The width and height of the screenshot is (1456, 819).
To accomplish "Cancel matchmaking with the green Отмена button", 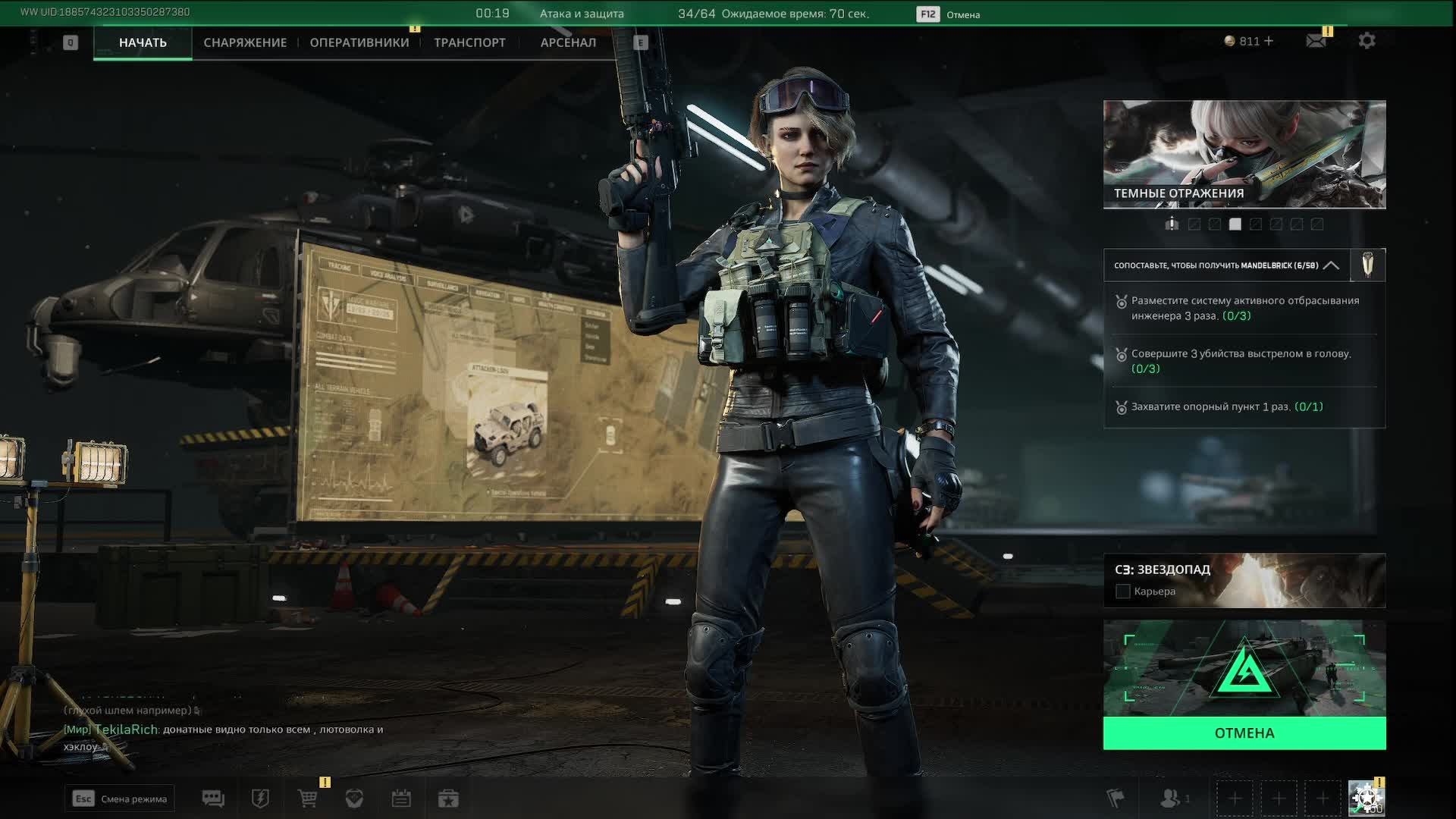I will tap(1244, 733).
